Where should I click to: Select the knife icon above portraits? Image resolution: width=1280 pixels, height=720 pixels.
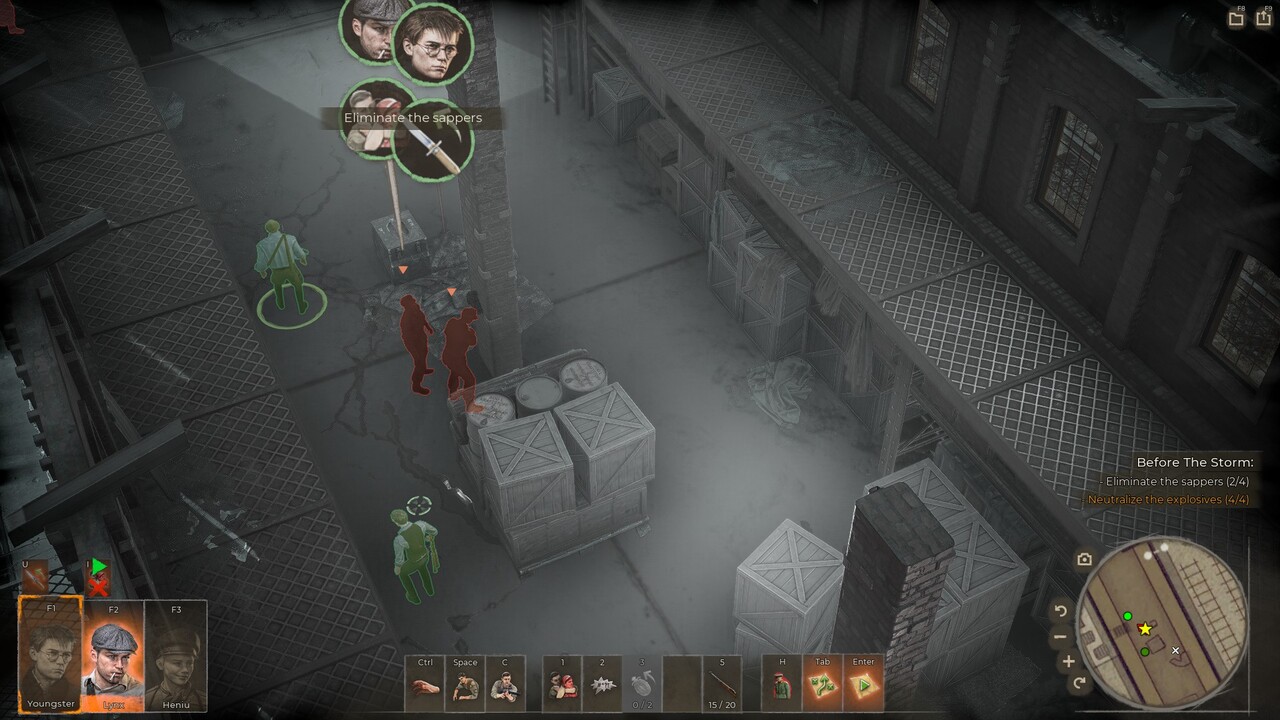pyautogui.click(x=34, y=575)
